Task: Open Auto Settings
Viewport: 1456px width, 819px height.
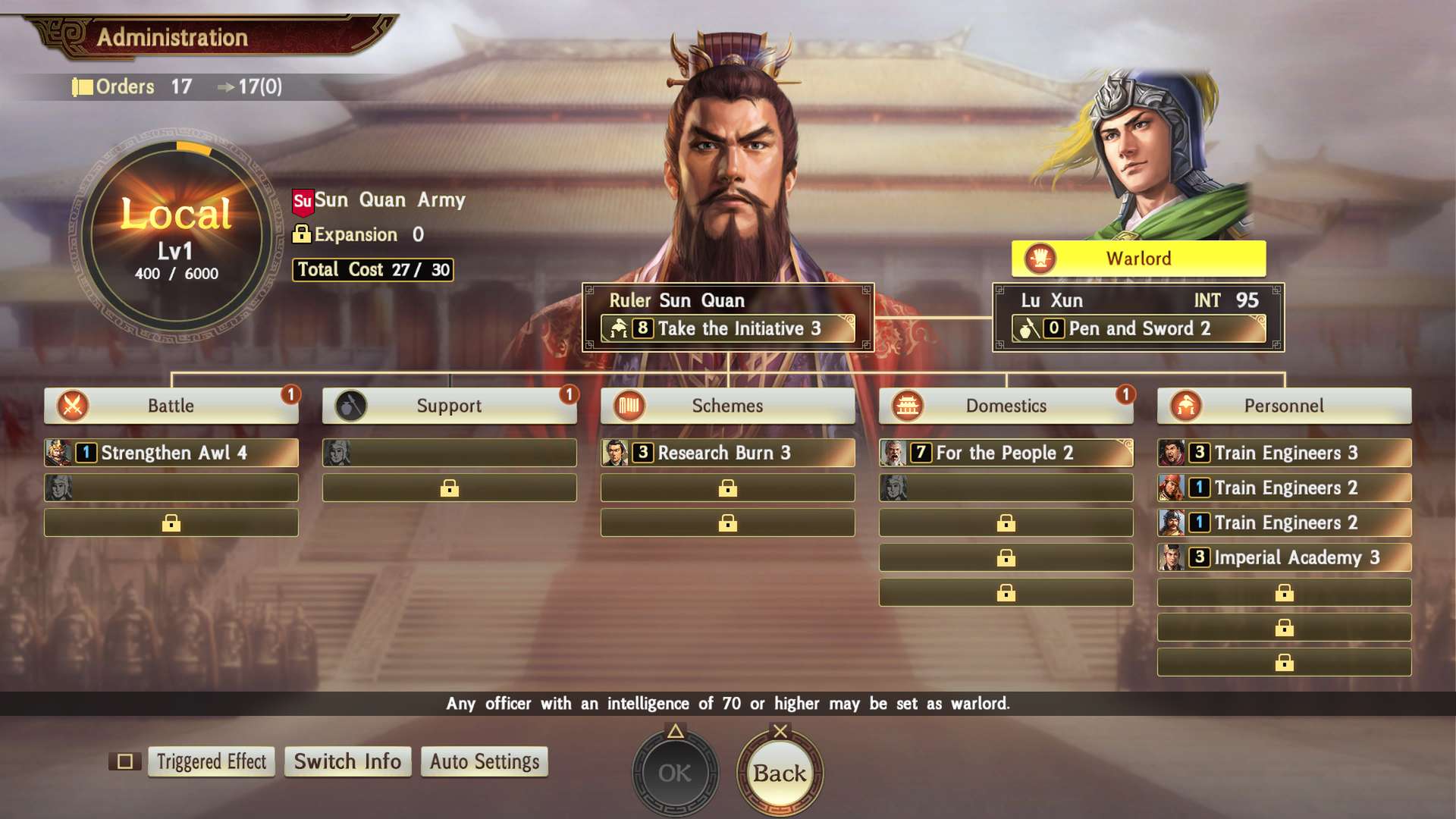Action: 484,761
